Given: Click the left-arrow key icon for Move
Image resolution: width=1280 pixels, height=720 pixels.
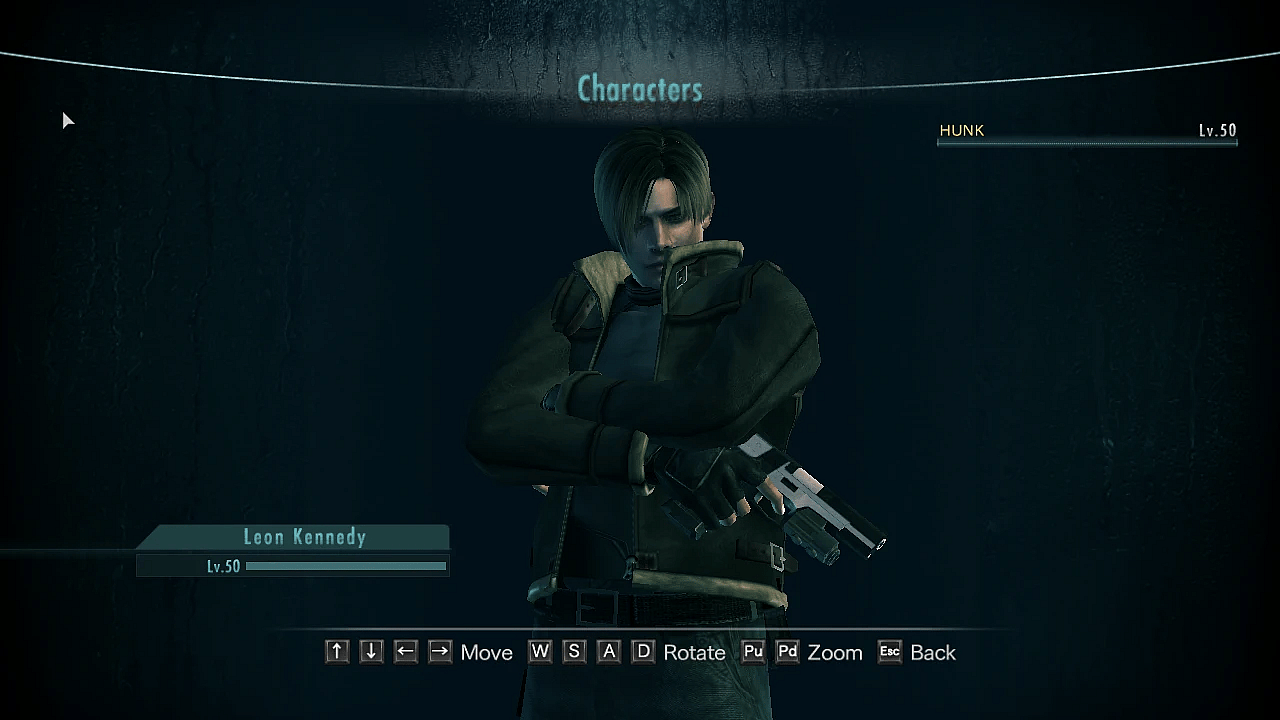Looking at the screenshot, I should point(405,652).
